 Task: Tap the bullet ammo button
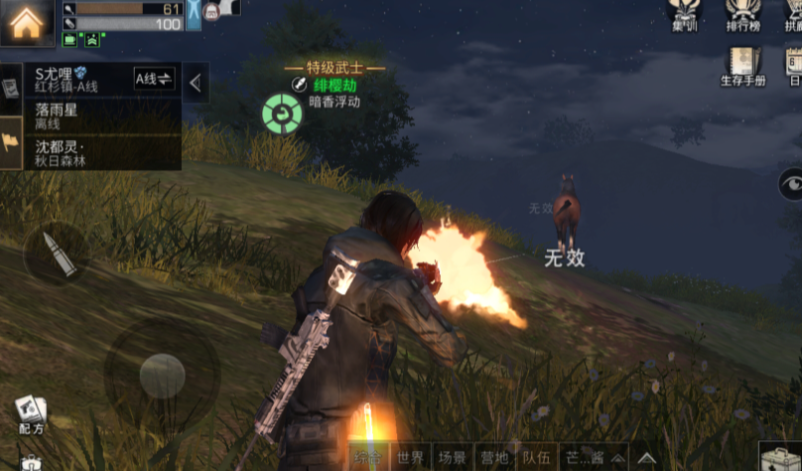(x=55, y=254)
